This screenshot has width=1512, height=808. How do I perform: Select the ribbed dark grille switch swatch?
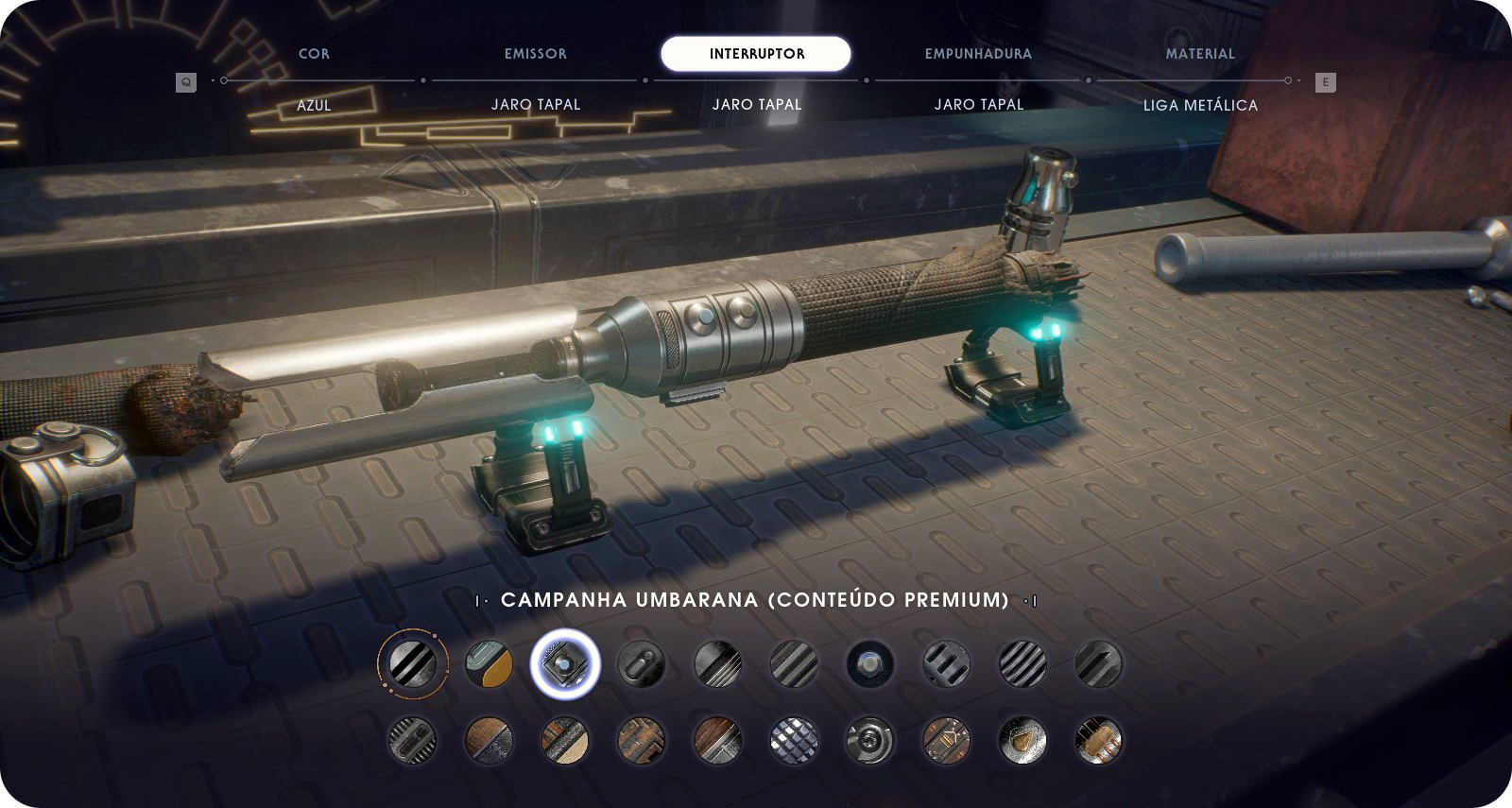(413, 739)
